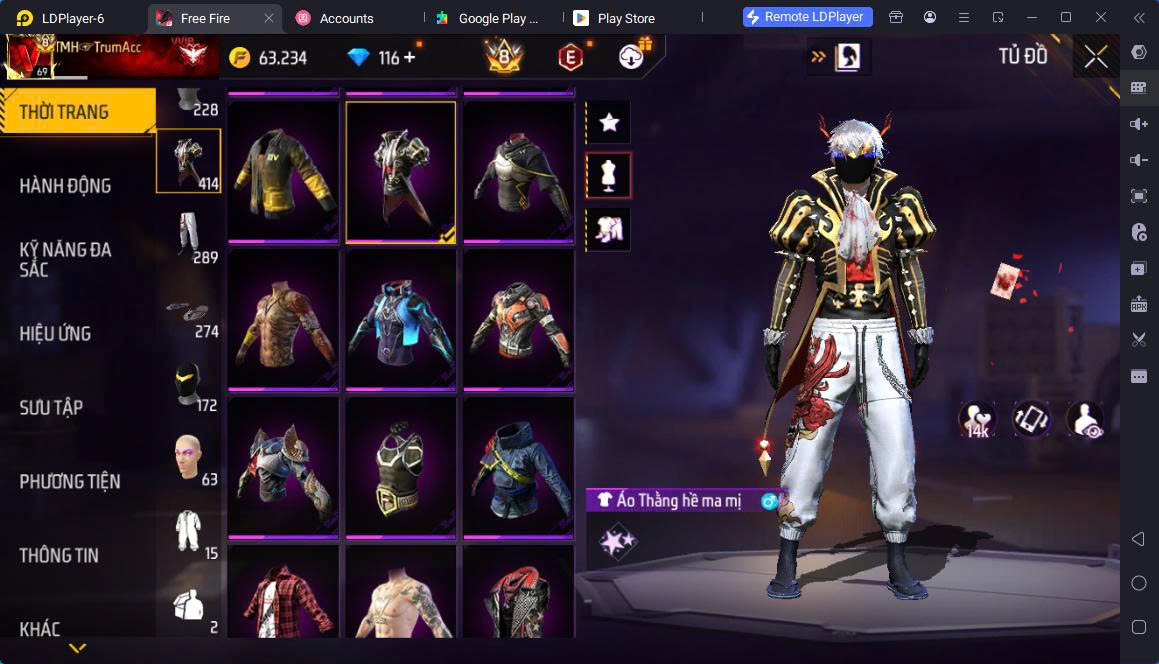The height and width of the screenshot is (664, 1159).
Task: Choose the head subcategory showing 63
Action: 189,459
